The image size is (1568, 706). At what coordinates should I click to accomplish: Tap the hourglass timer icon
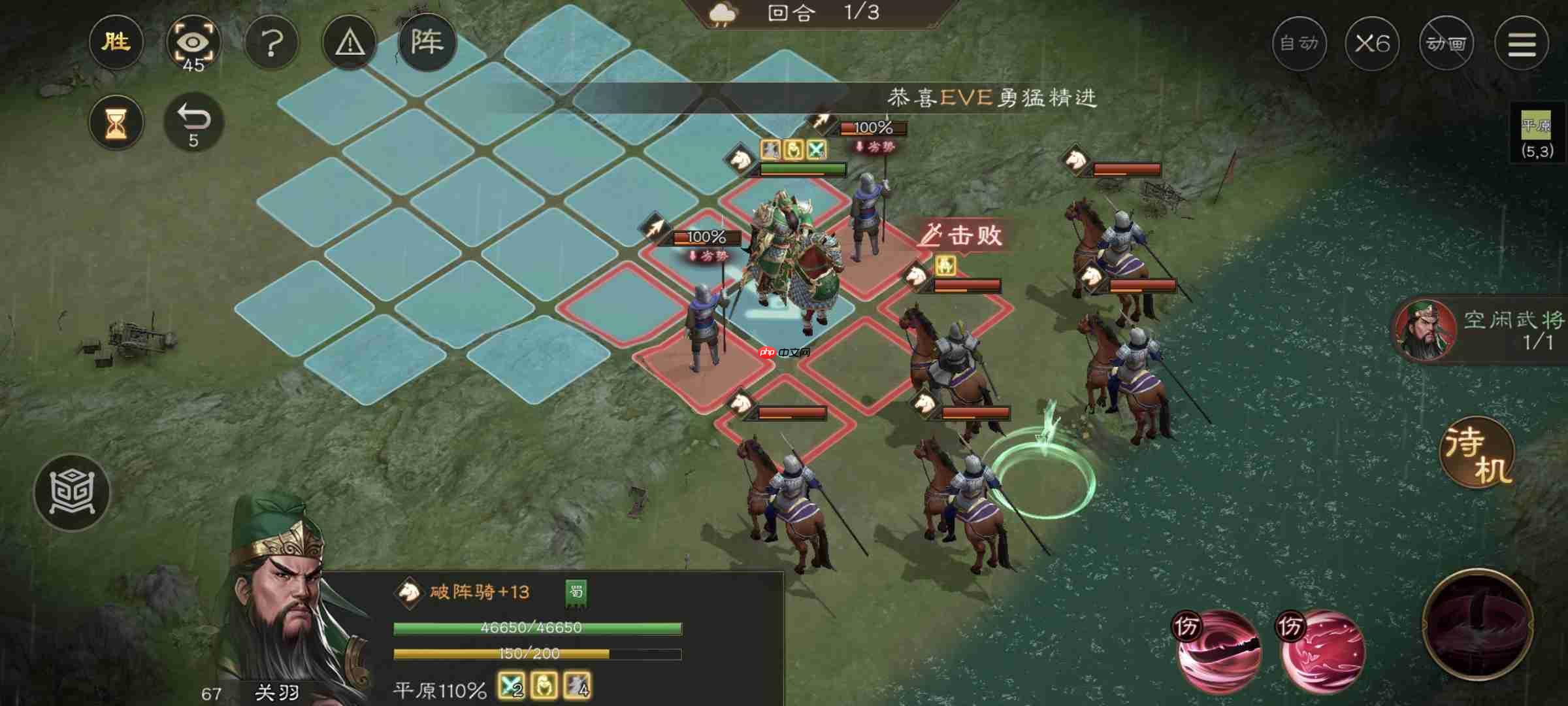point(116,122)
